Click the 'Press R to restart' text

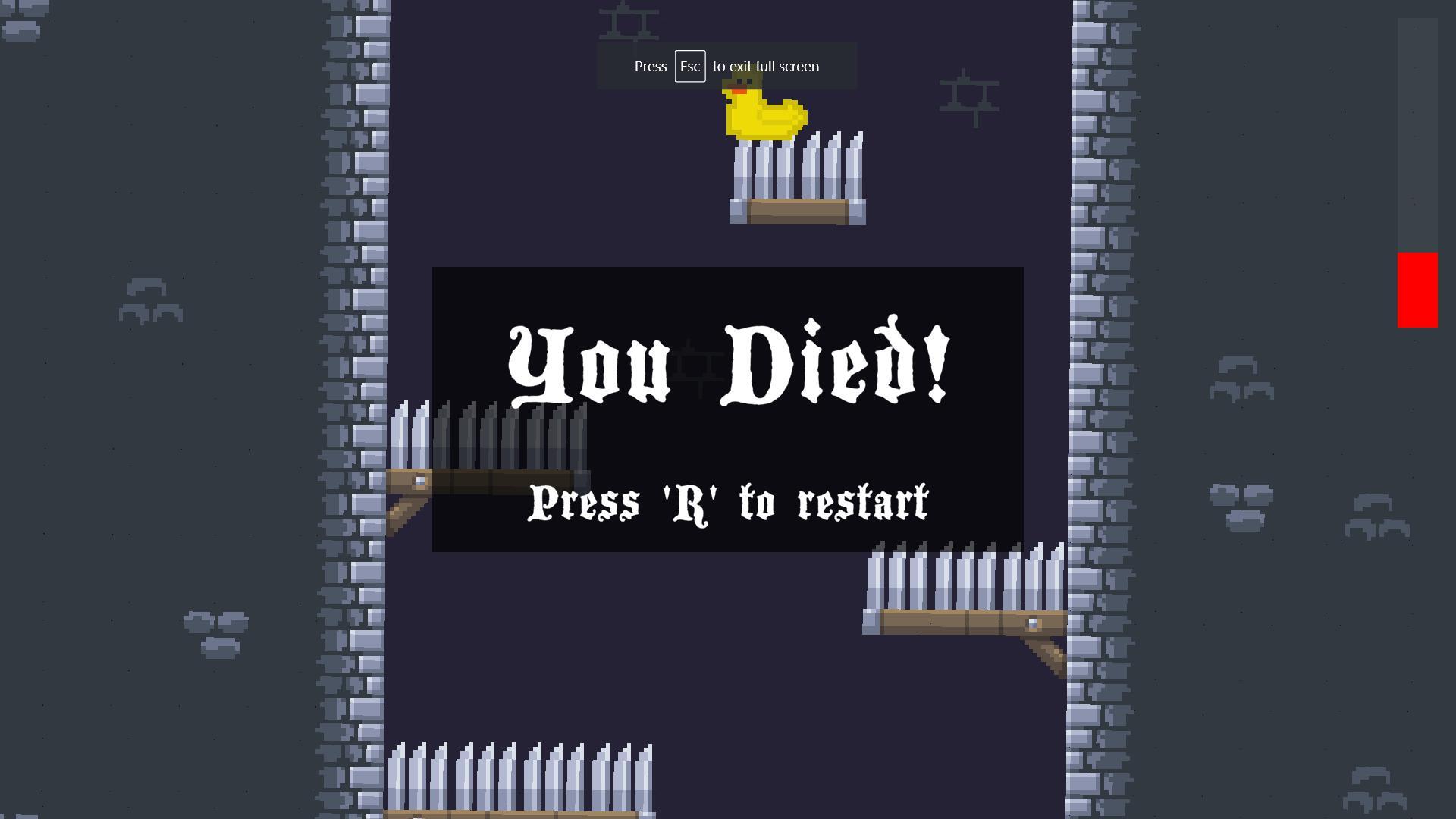pos(728,502)
